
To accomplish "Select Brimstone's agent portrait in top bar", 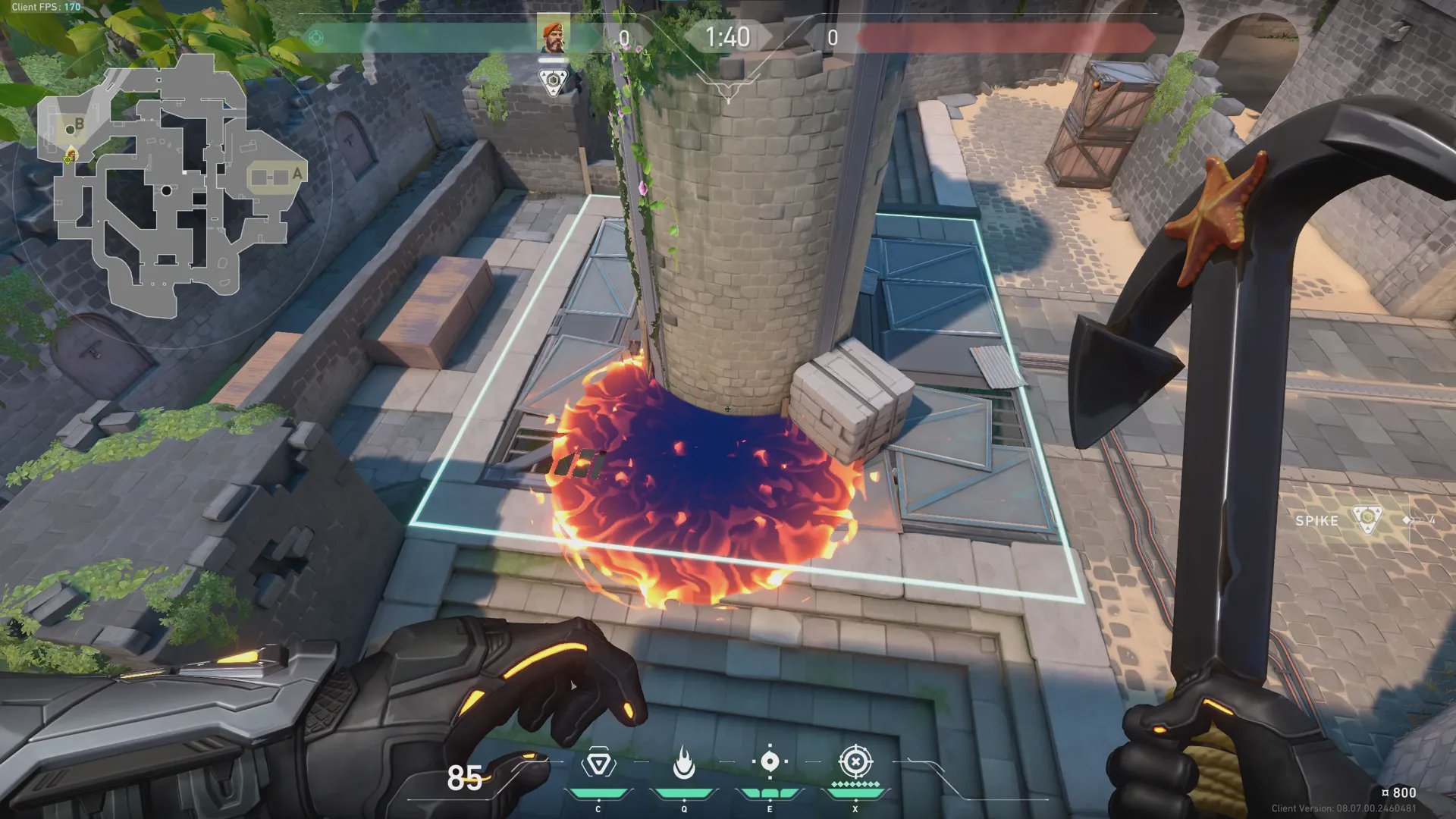I will coord(553,37).
